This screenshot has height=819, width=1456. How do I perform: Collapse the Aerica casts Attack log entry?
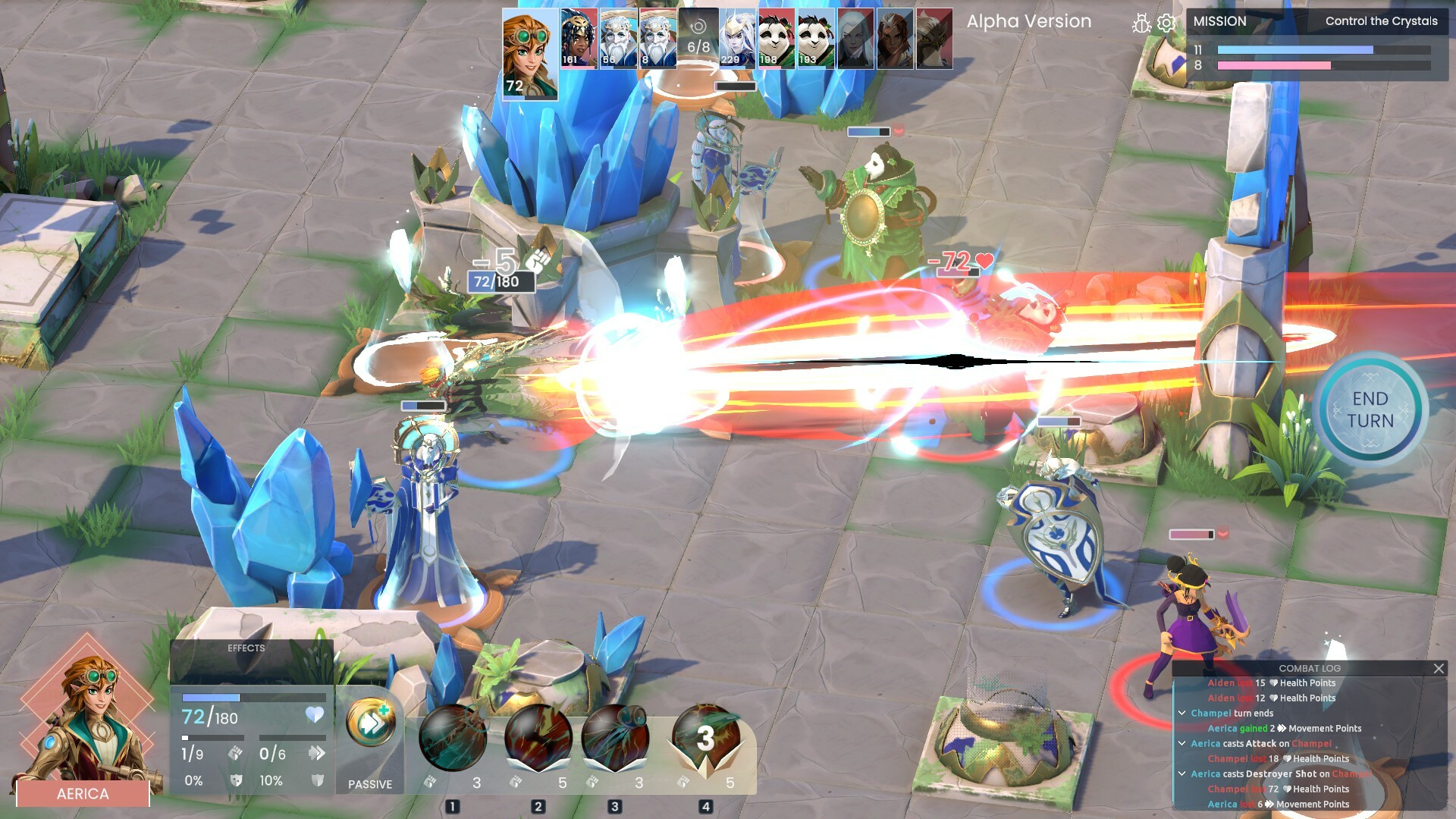tap(1182, 742)
